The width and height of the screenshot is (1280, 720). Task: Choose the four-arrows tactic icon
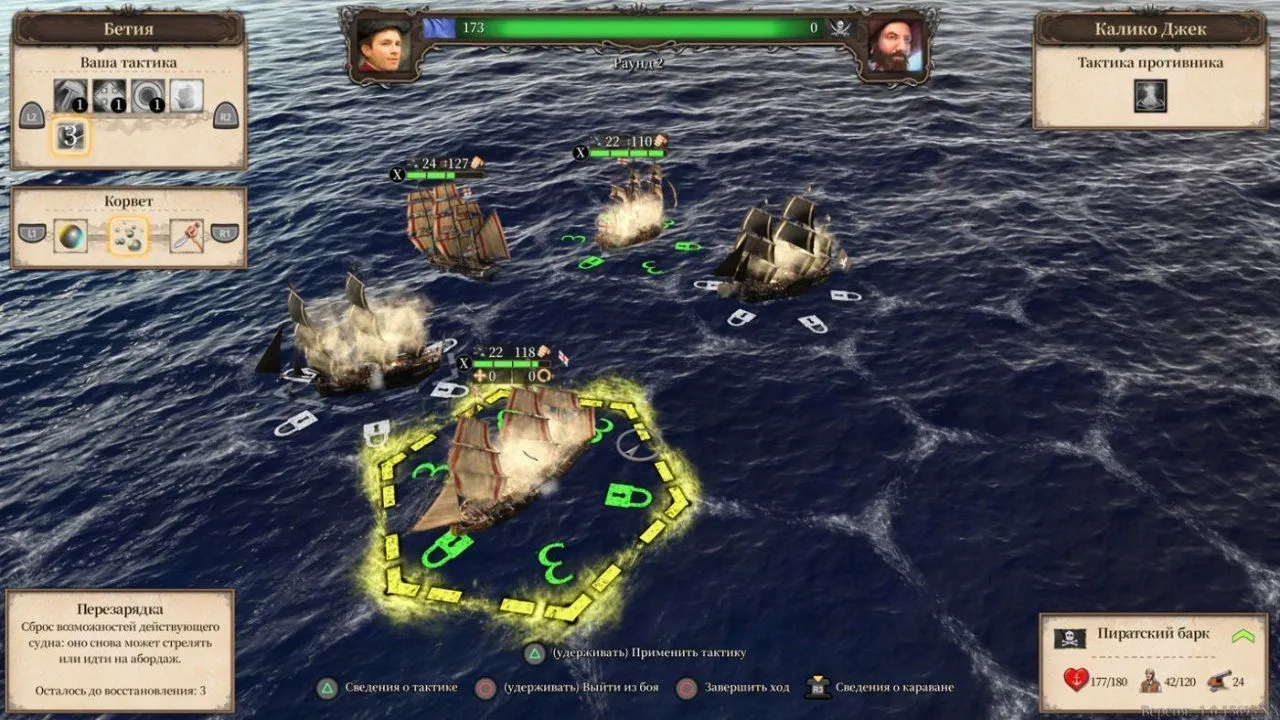point(109,96)
